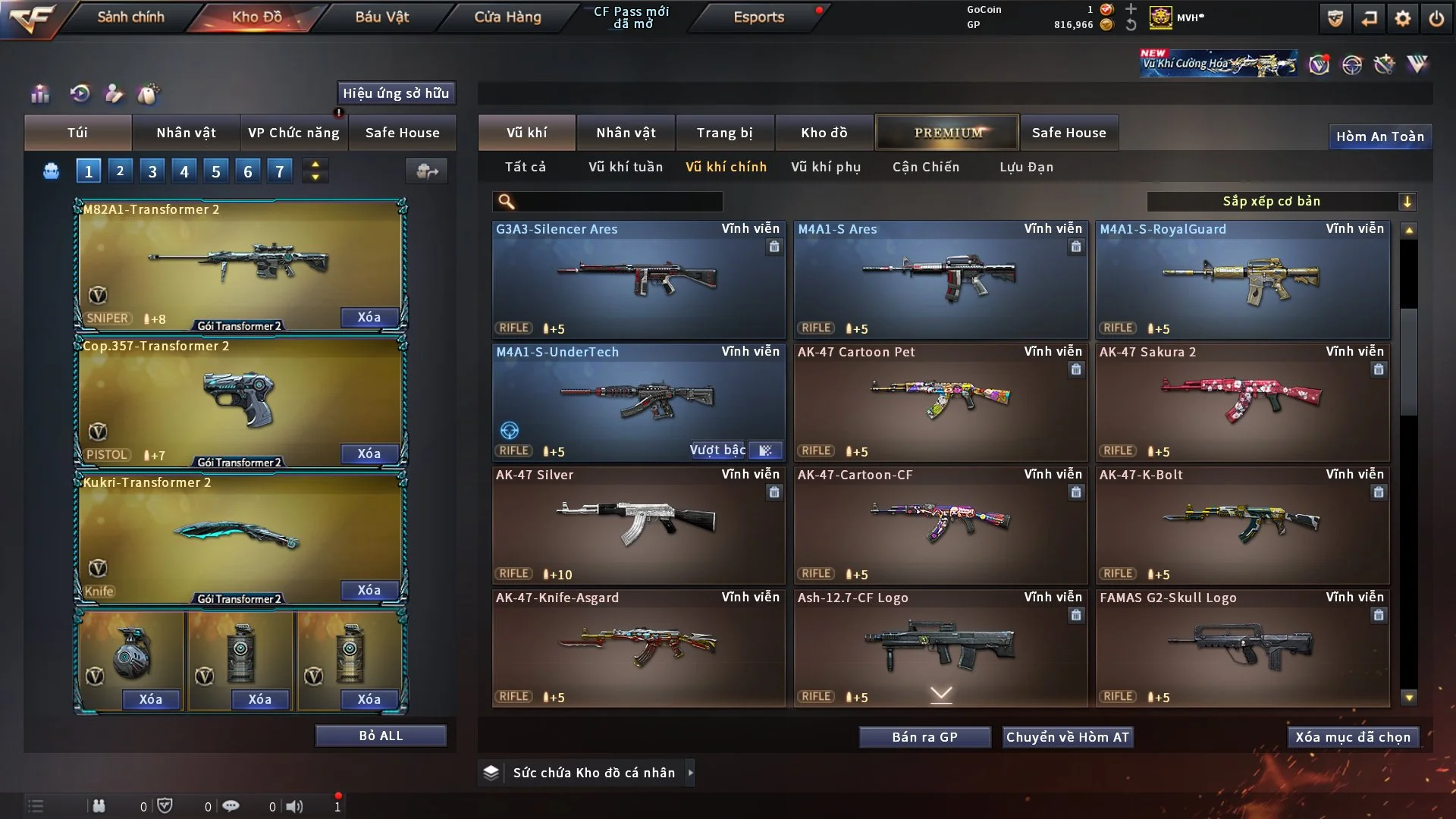The height and width of the screenshot is (819, 1456).
Task: Open the Sắp xếp cơ bản sort dropdown
Action: click(1281, 202)
